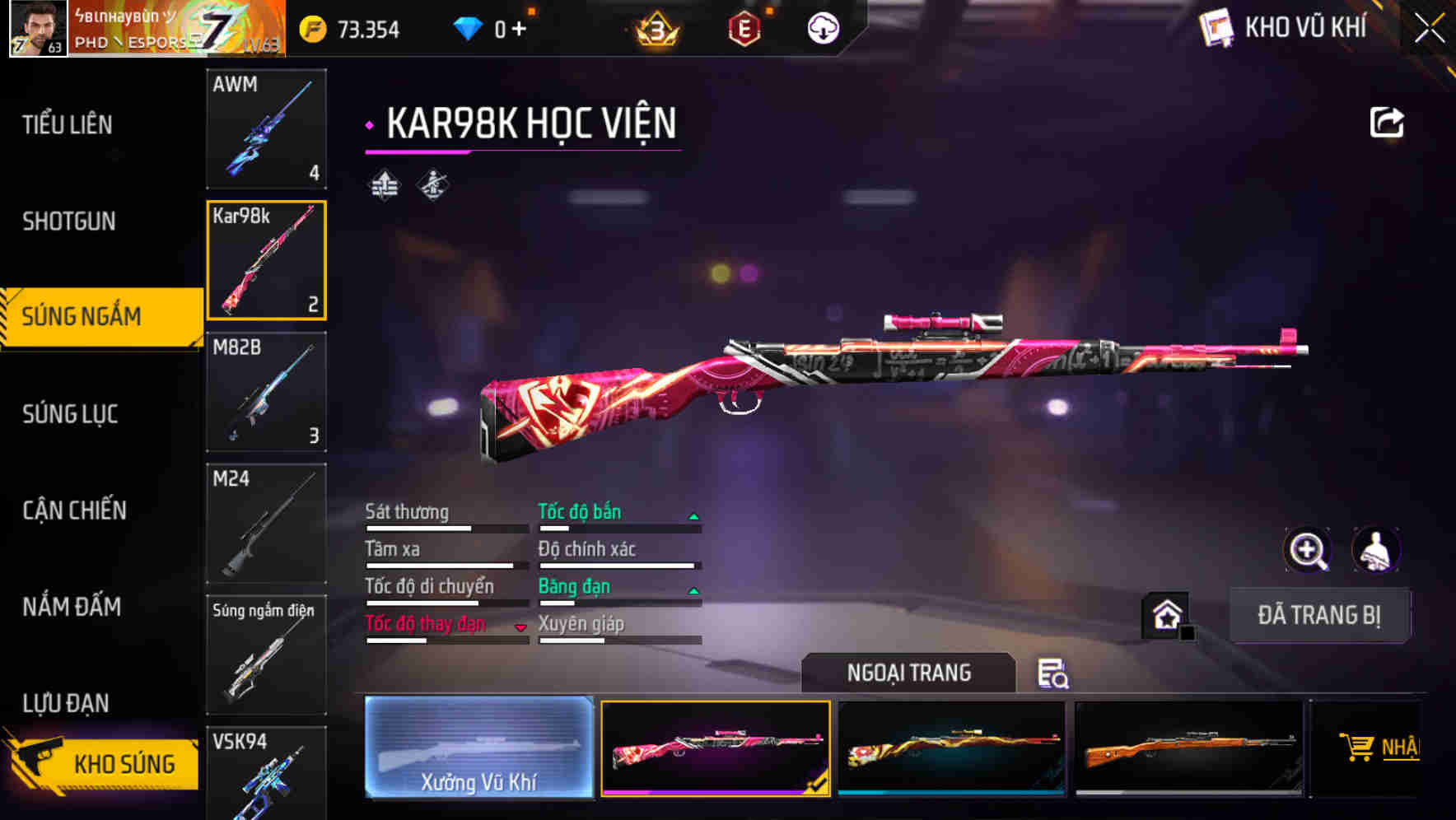Click the share icon near weapon name
This screenshot has width=1456, height=820.
tap(1388, 122)
